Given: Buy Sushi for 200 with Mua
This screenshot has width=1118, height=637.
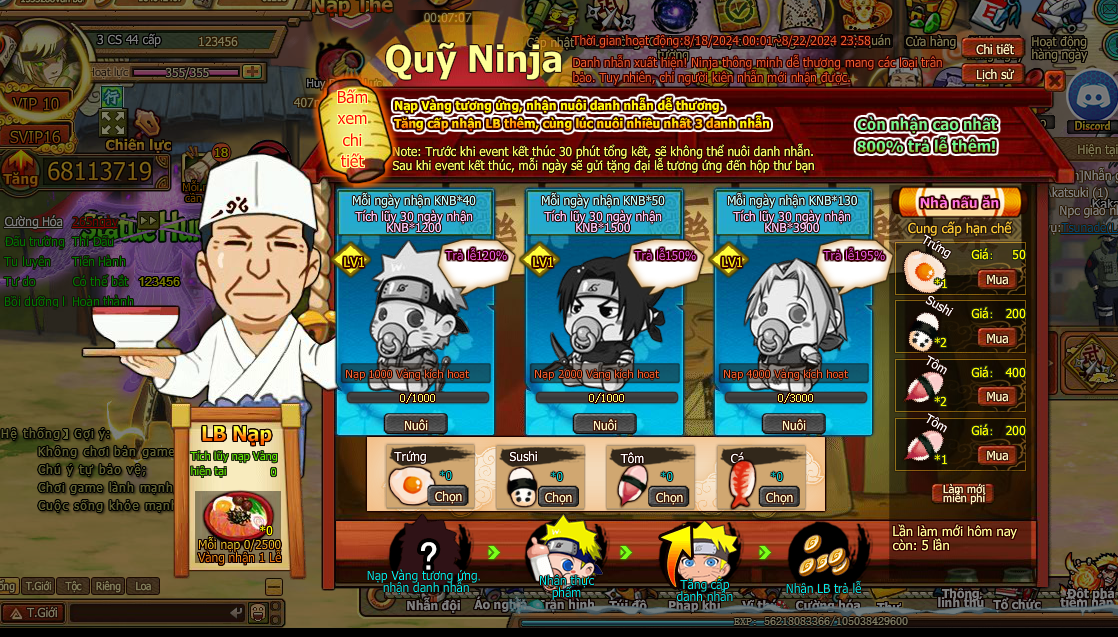Looking at the screenshot, I should click(997, 338).
